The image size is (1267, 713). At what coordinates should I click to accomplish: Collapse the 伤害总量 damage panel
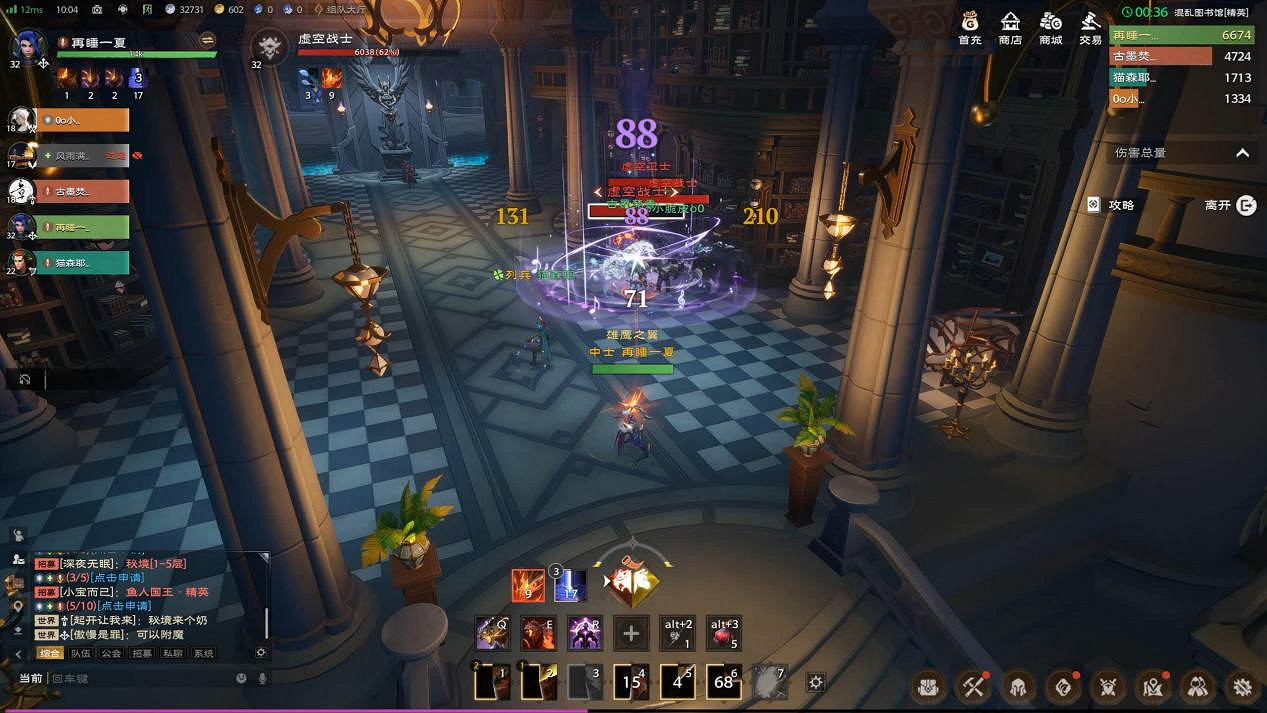point(1242,153)
